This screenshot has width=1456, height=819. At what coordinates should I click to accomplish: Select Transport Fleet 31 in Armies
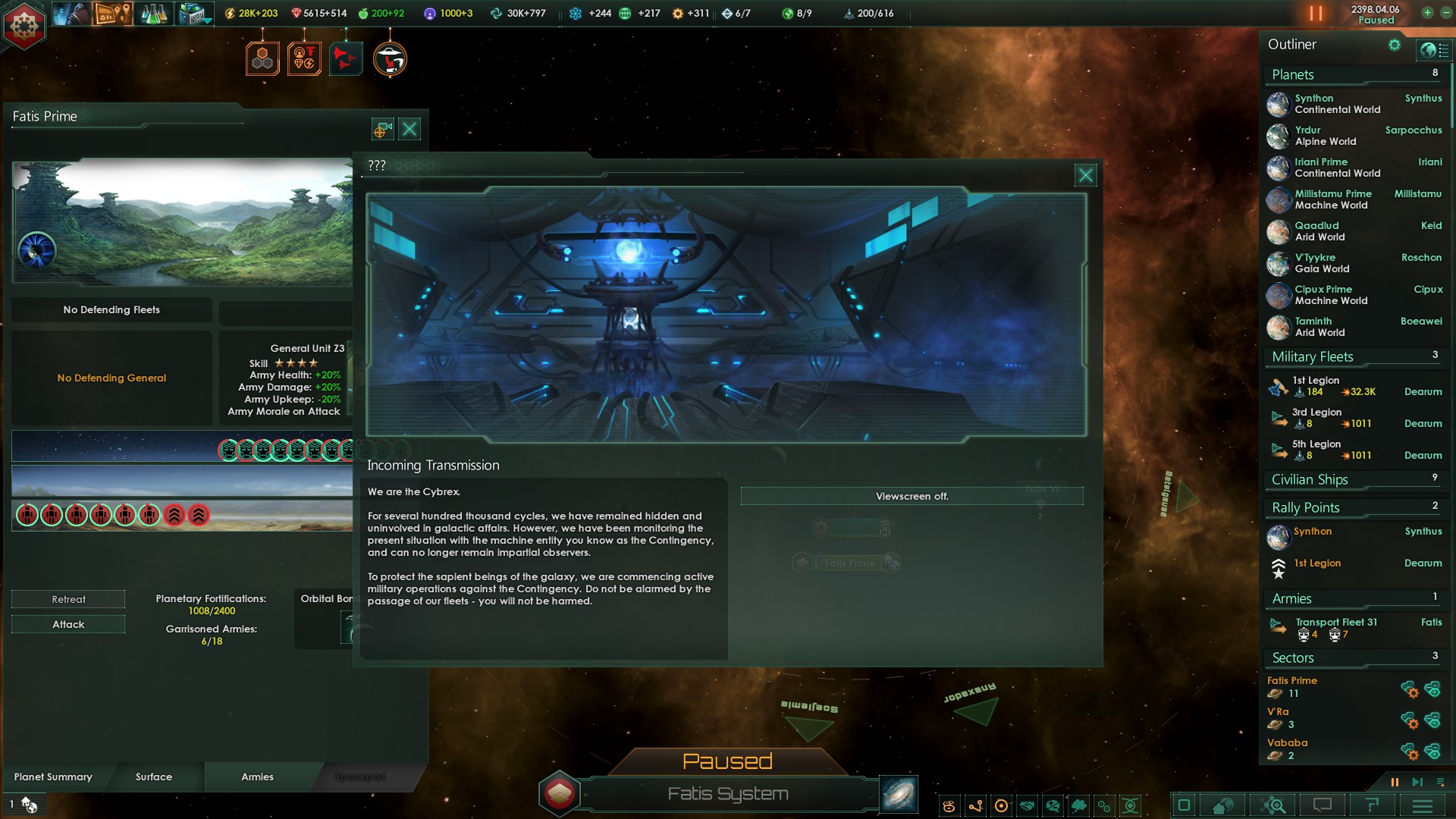[x=1336, y=623]
